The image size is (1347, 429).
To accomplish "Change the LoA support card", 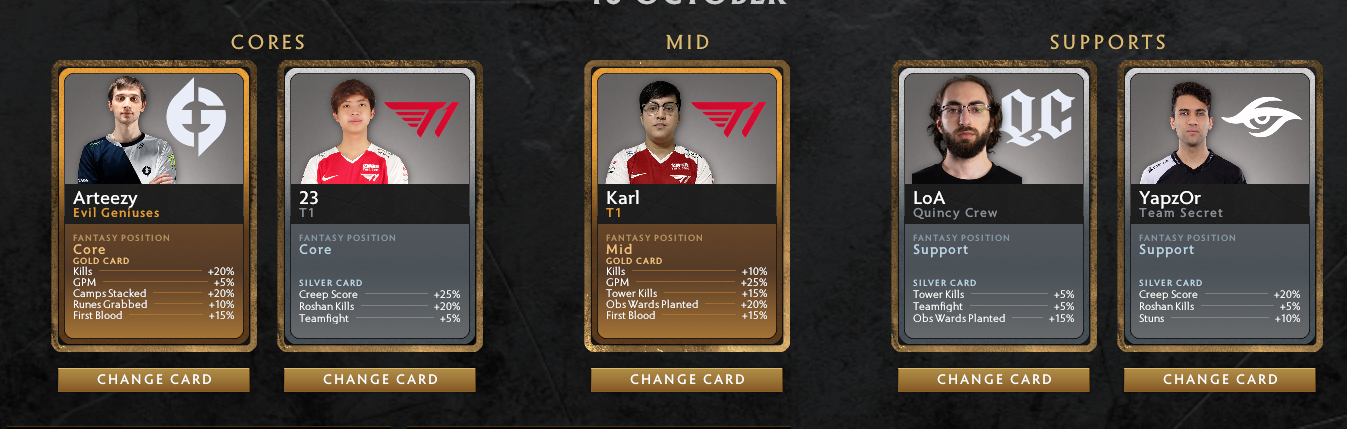I will coord(994,380).
